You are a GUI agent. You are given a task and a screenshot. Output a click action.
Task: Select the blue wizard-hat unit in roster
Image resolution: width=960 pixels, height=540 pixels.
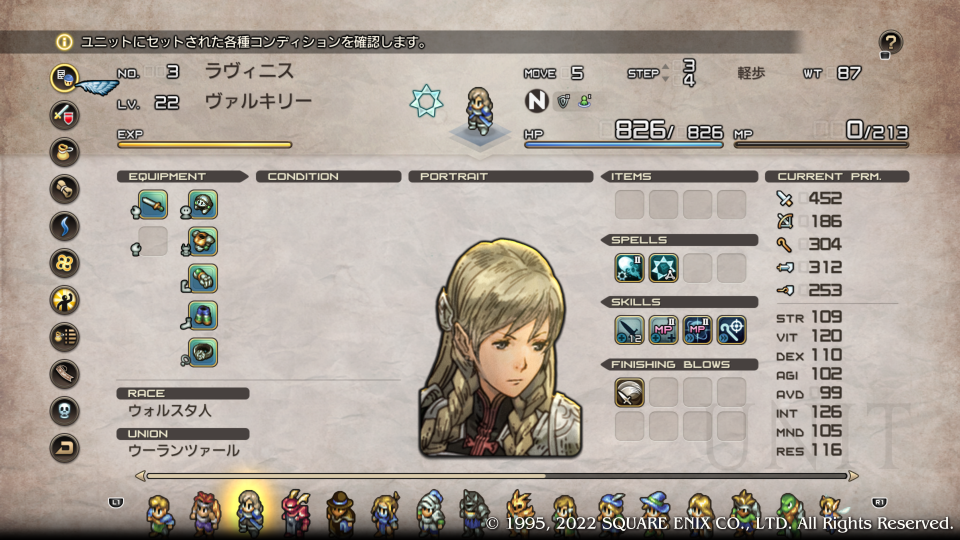pyautogui.click(x=656, y=510)
